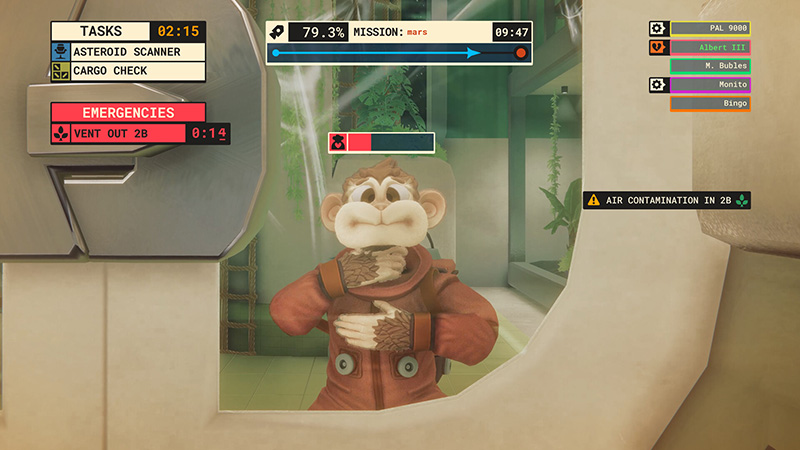Select the Cargo Check task
Viewport: 800px width, 450px height.
coord(128,71)
